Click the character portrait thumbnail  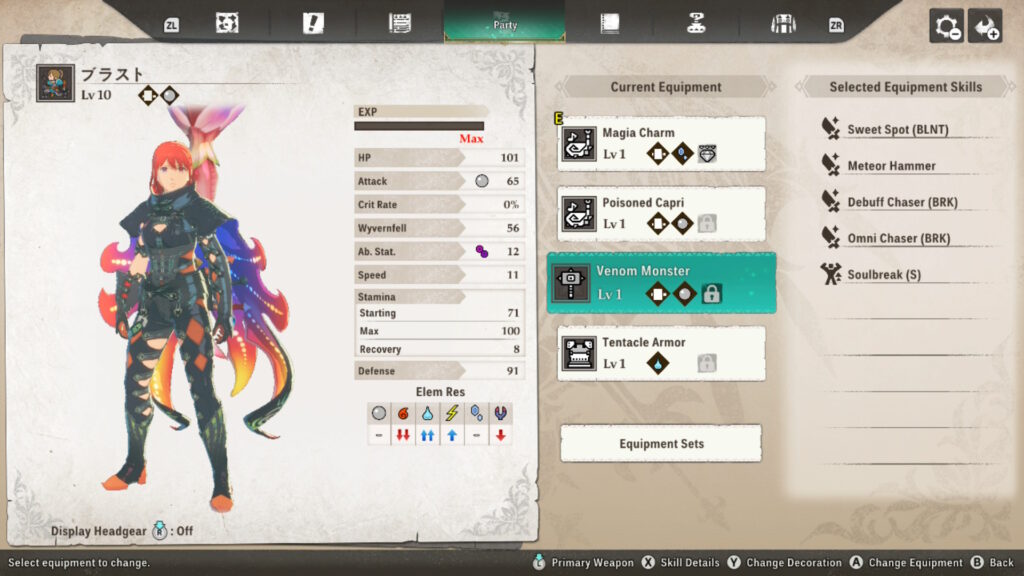click(x=55, y=83)
